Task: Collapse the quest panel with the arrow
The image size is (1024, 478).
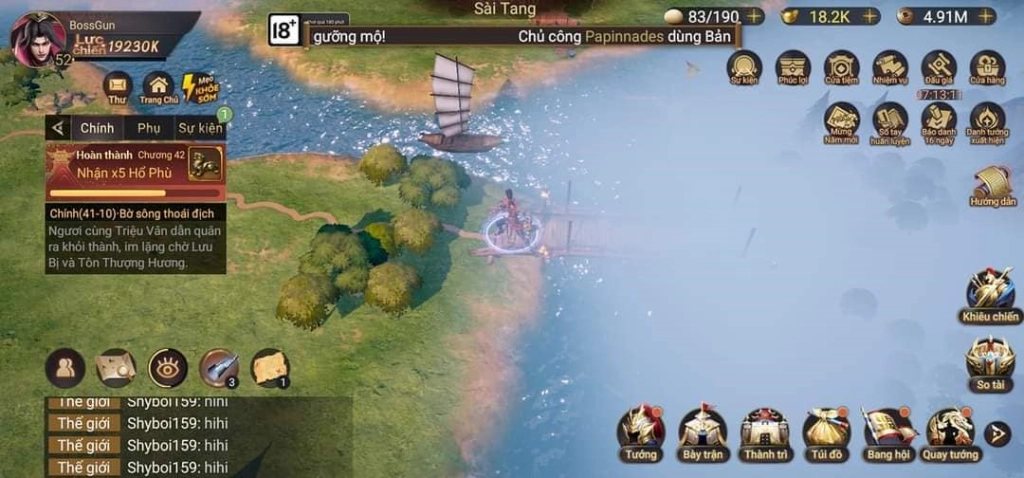Action: click(x=58, y=128)
